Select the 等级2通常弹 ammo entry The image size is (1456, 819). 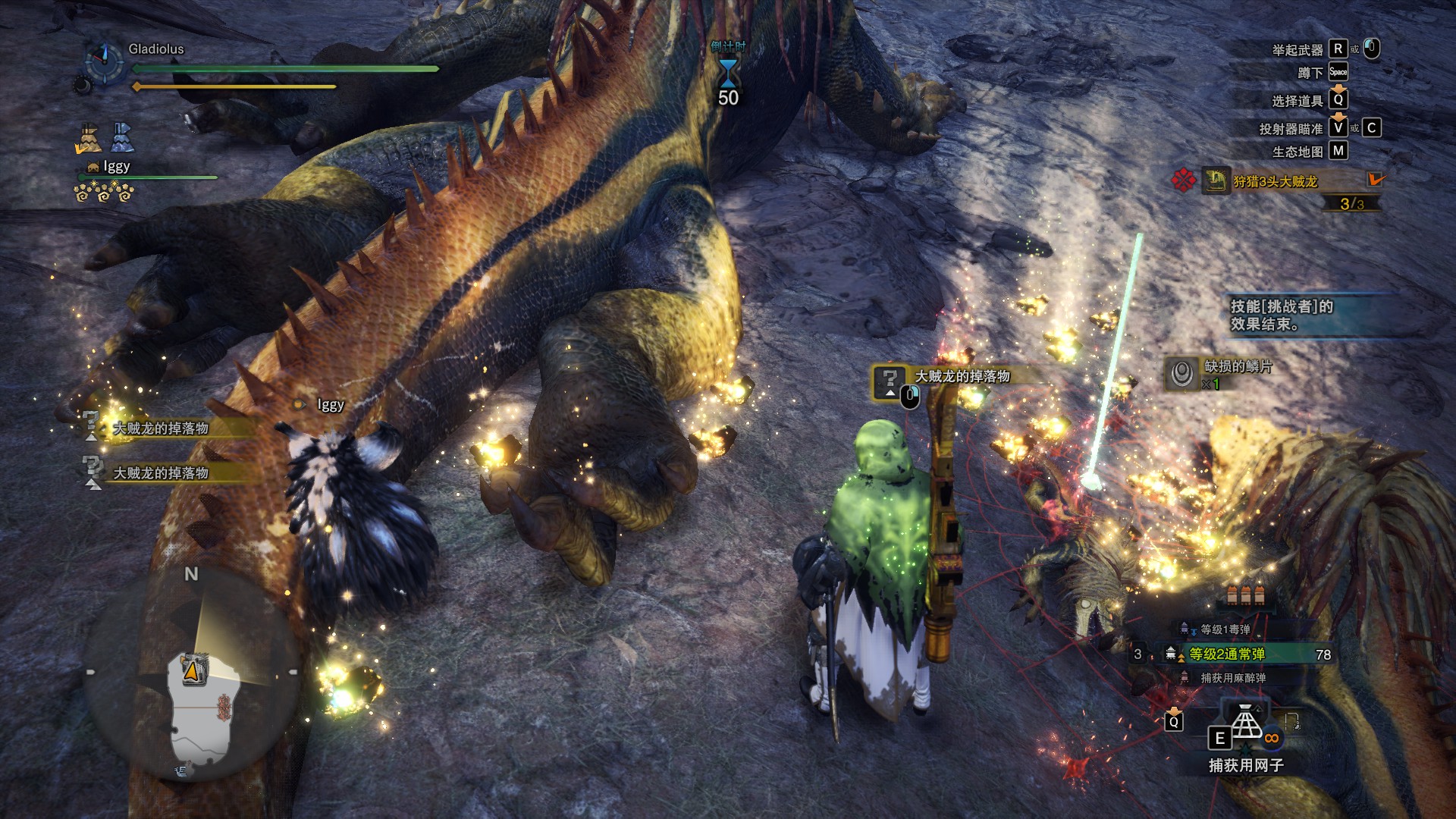[x=1226, y=654]
